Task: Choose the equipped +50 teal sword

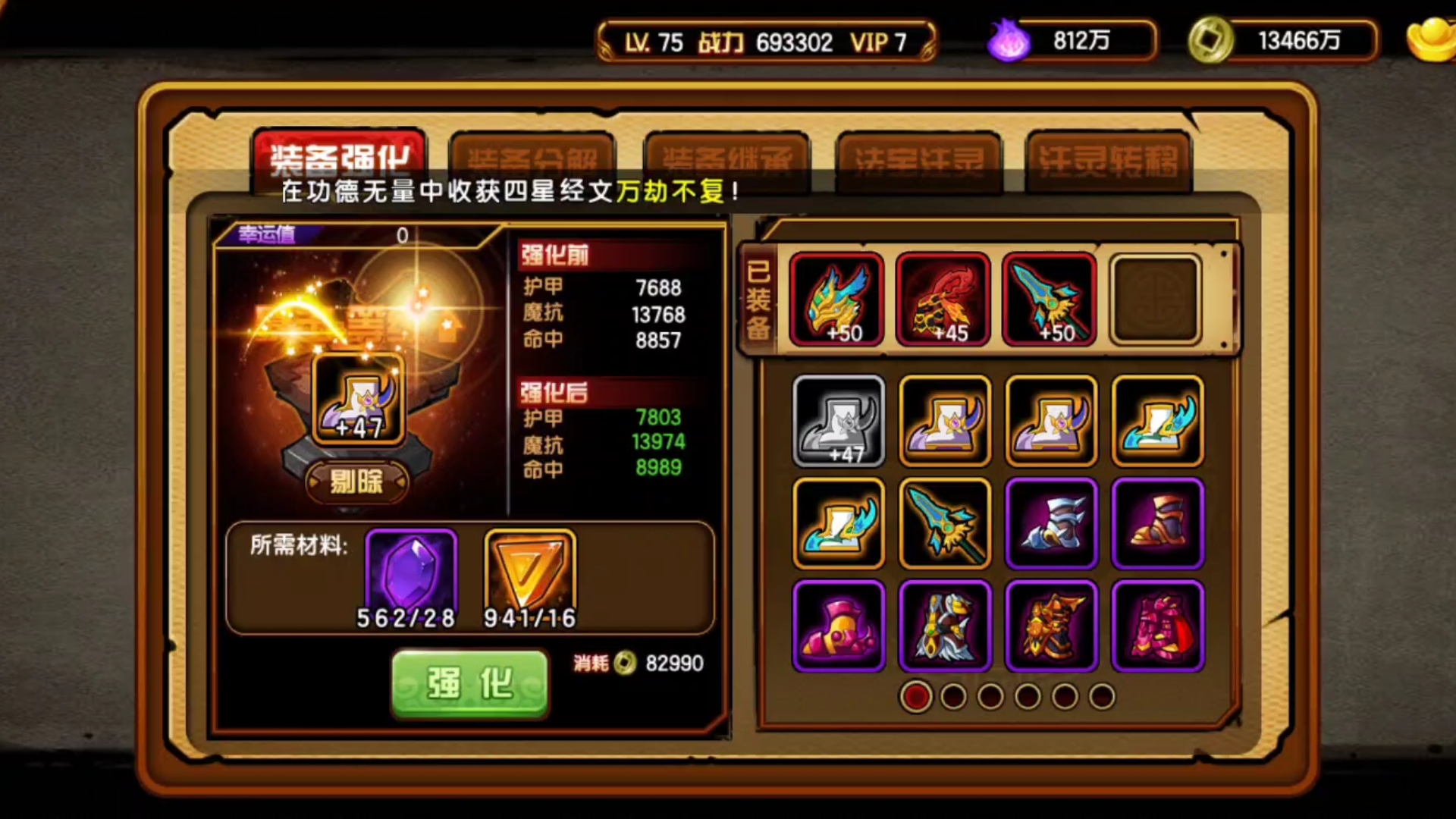Action: click(1050, 300)
